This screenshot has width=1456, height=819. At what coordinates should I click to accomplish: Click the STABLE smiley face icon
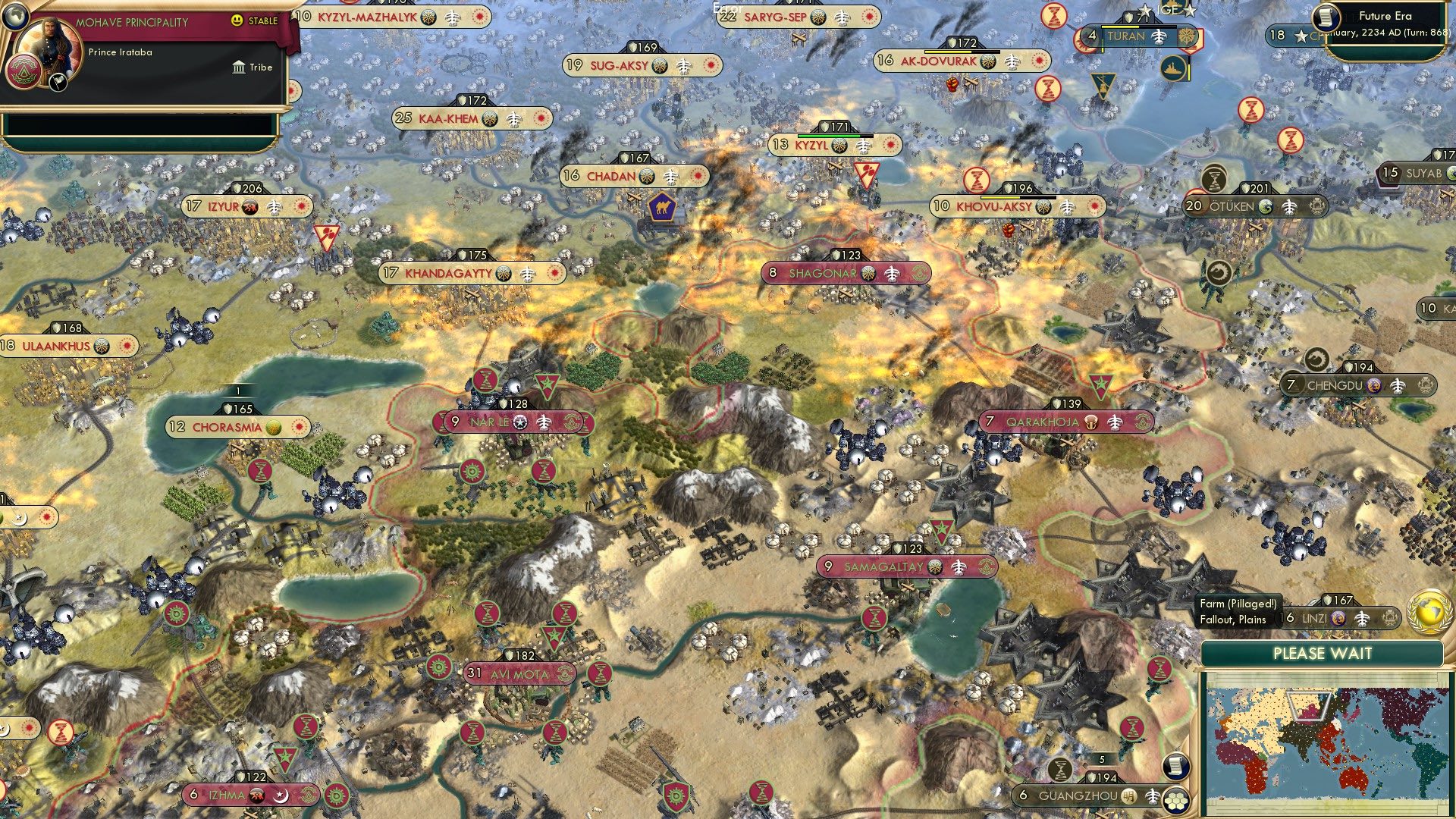point(237,21)
